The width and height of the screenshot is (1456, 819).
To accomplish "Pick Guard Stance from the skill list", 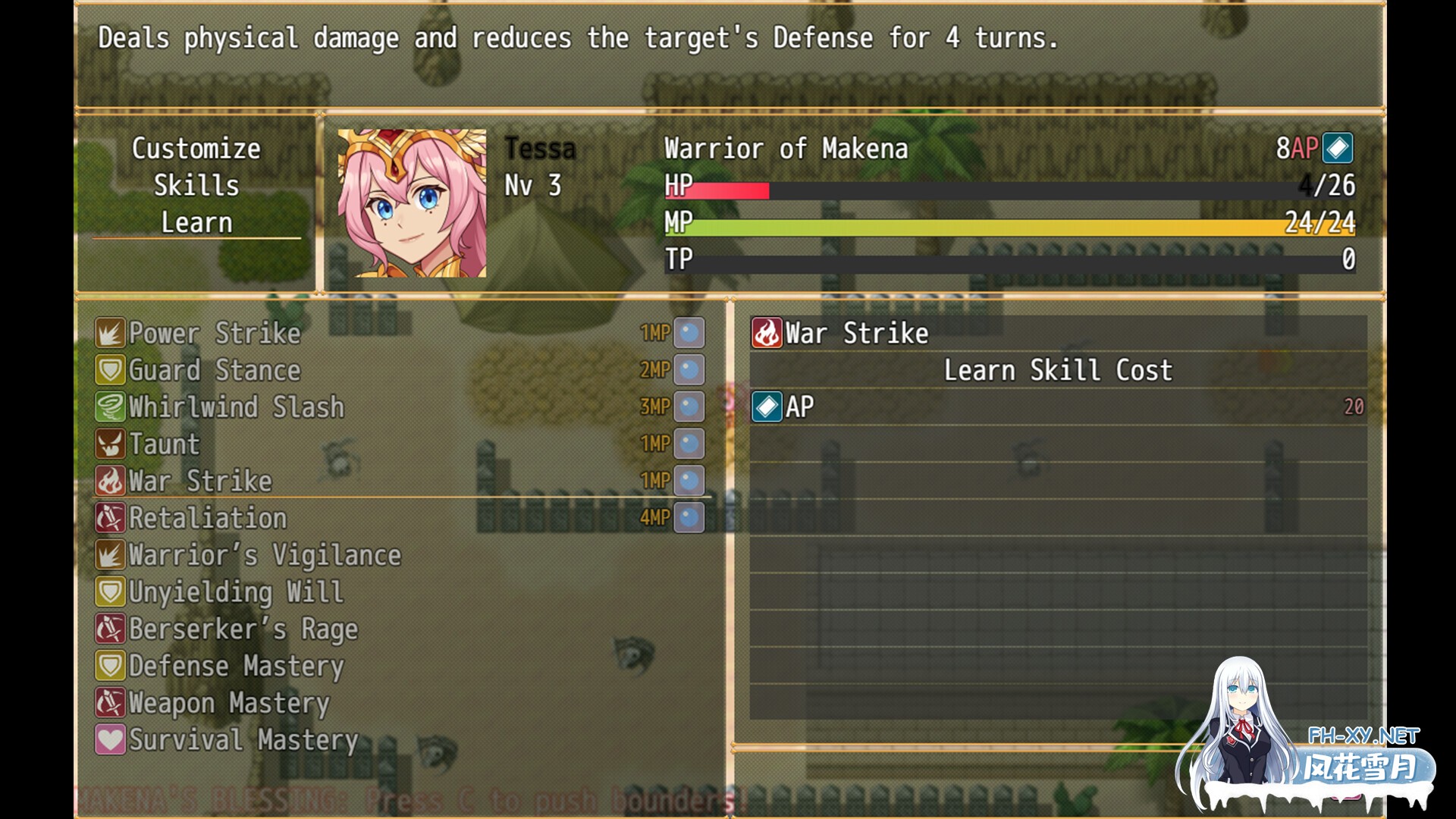I will pyautogui.click(x=215, y=370).
